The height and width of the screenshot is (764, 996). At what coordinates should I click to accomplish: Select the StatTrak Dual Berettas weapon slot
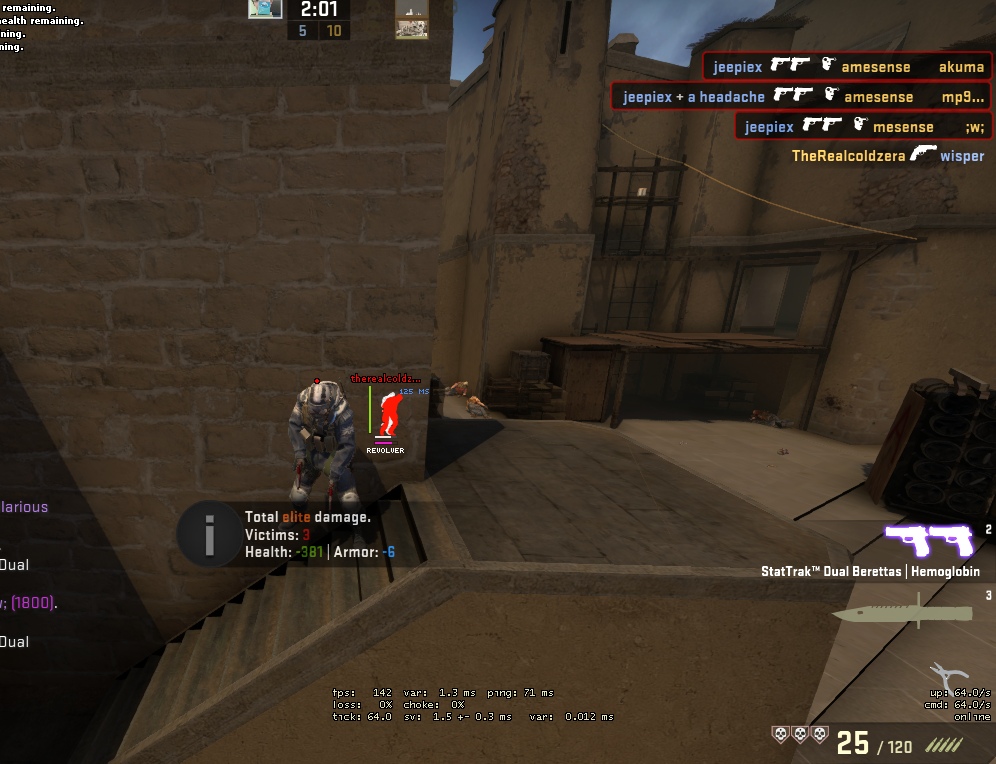[x=929, y=541]
